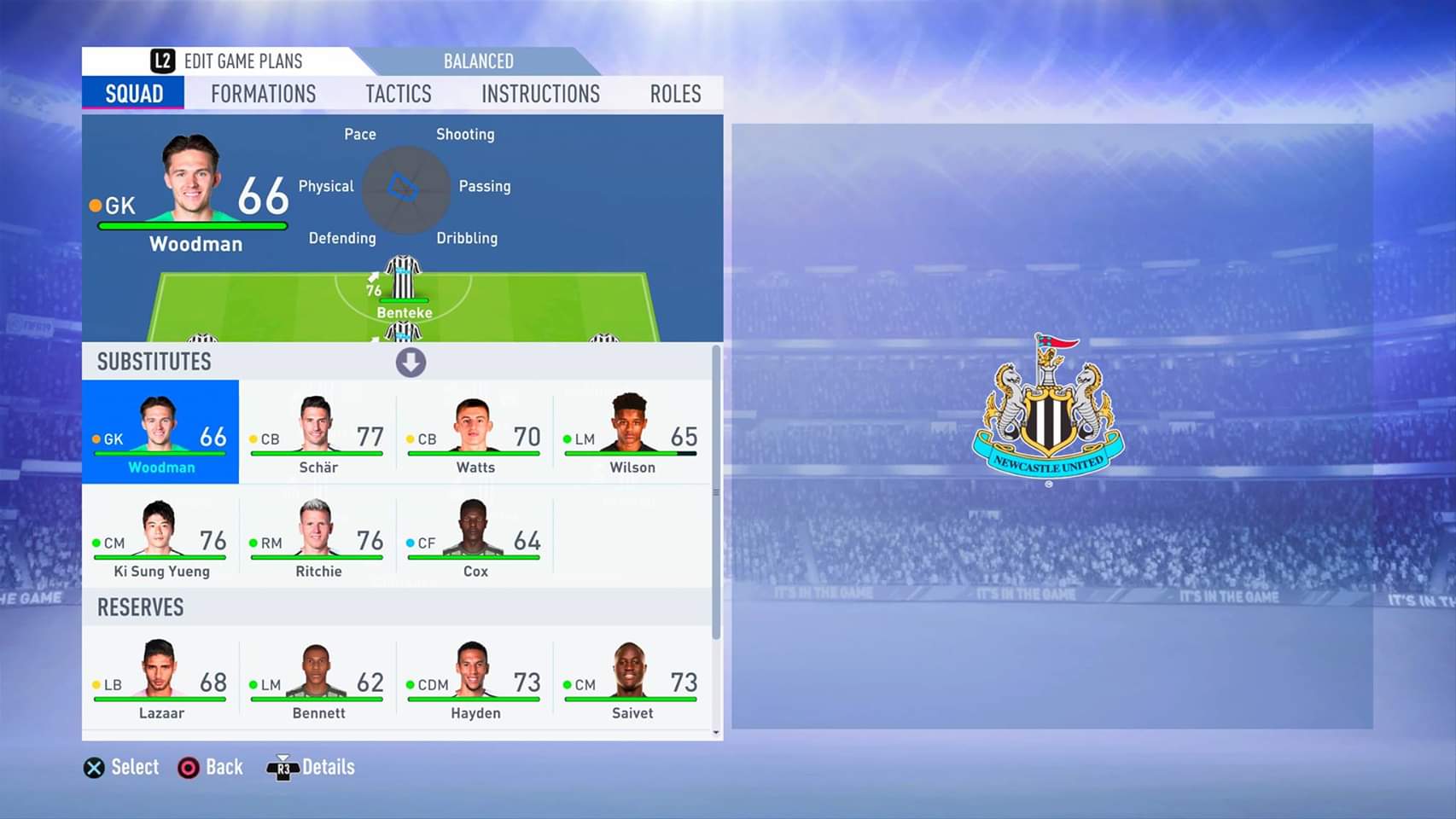Pick substitute forward Cox

475,537
